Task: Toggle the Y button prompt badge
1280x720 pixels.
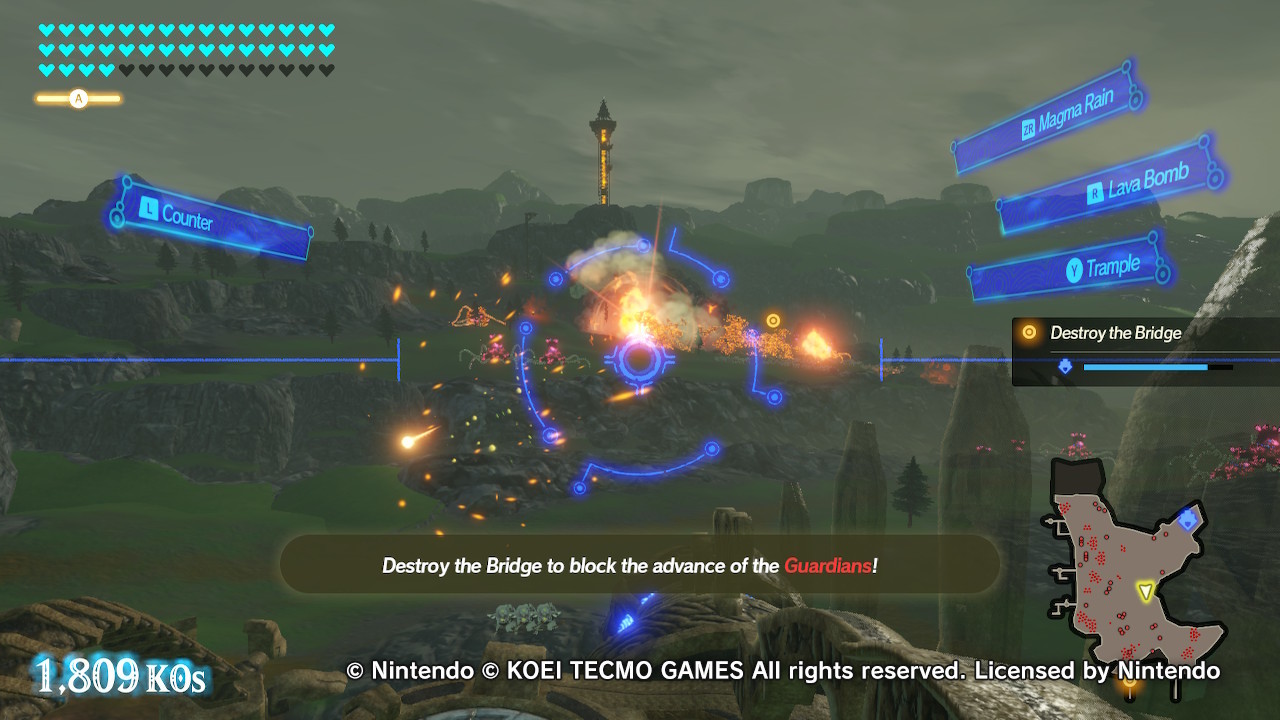Action: pos(1075,268)
